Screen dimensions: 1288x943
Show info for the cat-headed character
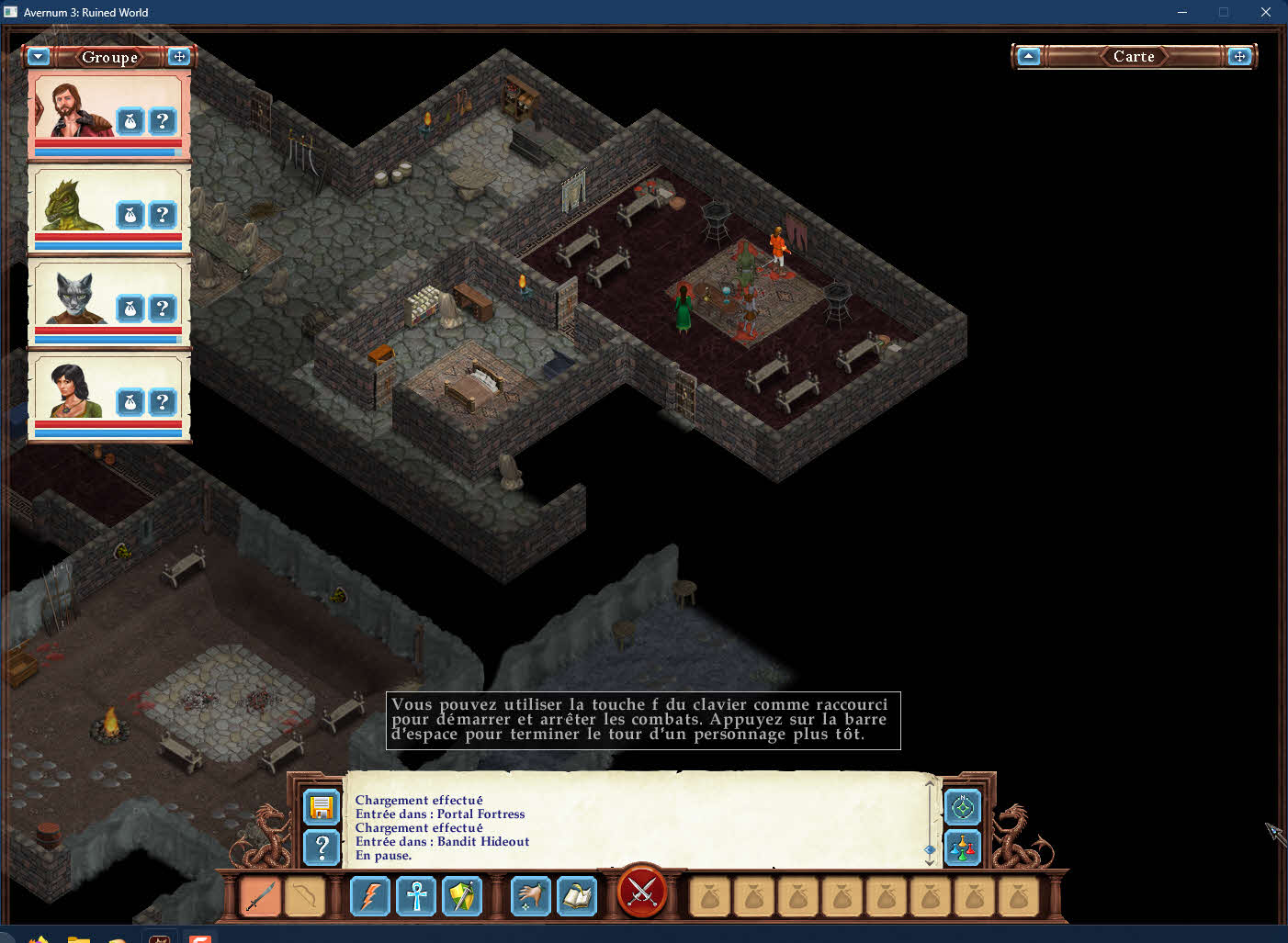coord(163,309)
